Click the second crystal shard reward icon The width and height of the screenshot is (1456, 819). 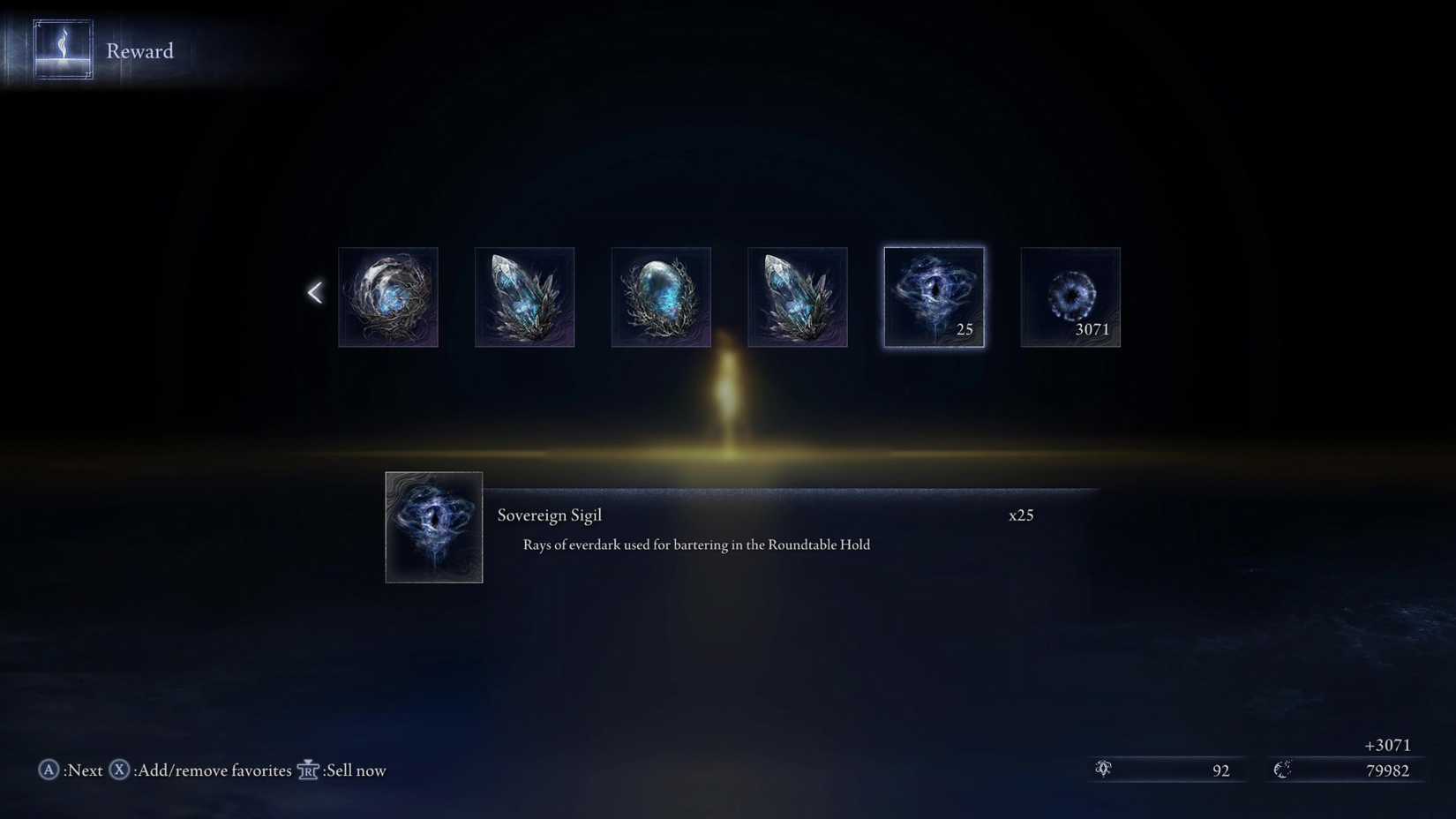[524, 297]
